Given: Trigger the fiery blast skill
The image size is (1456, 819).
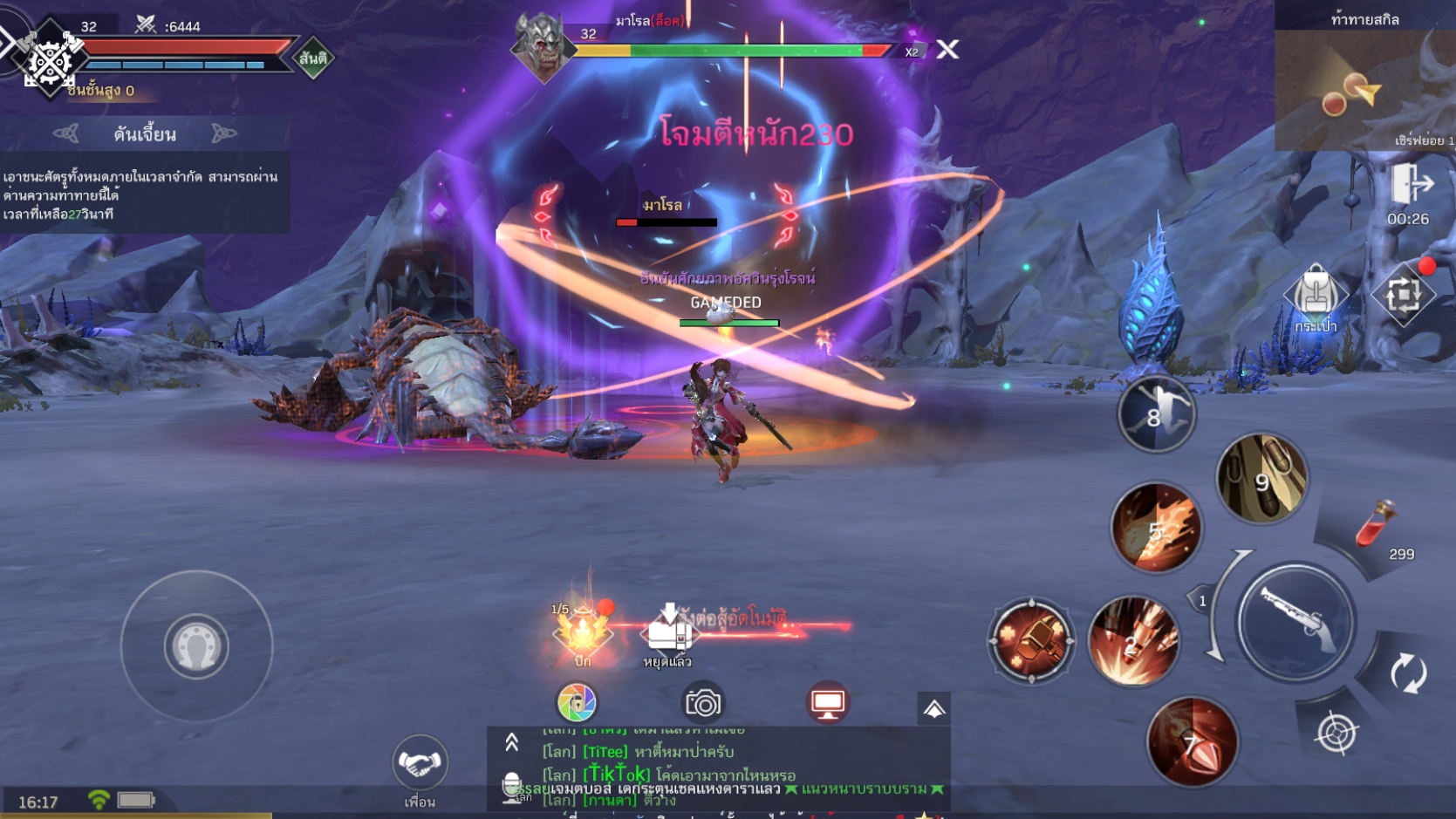Looking at the screenshot, I should [x=1156, y=528].
